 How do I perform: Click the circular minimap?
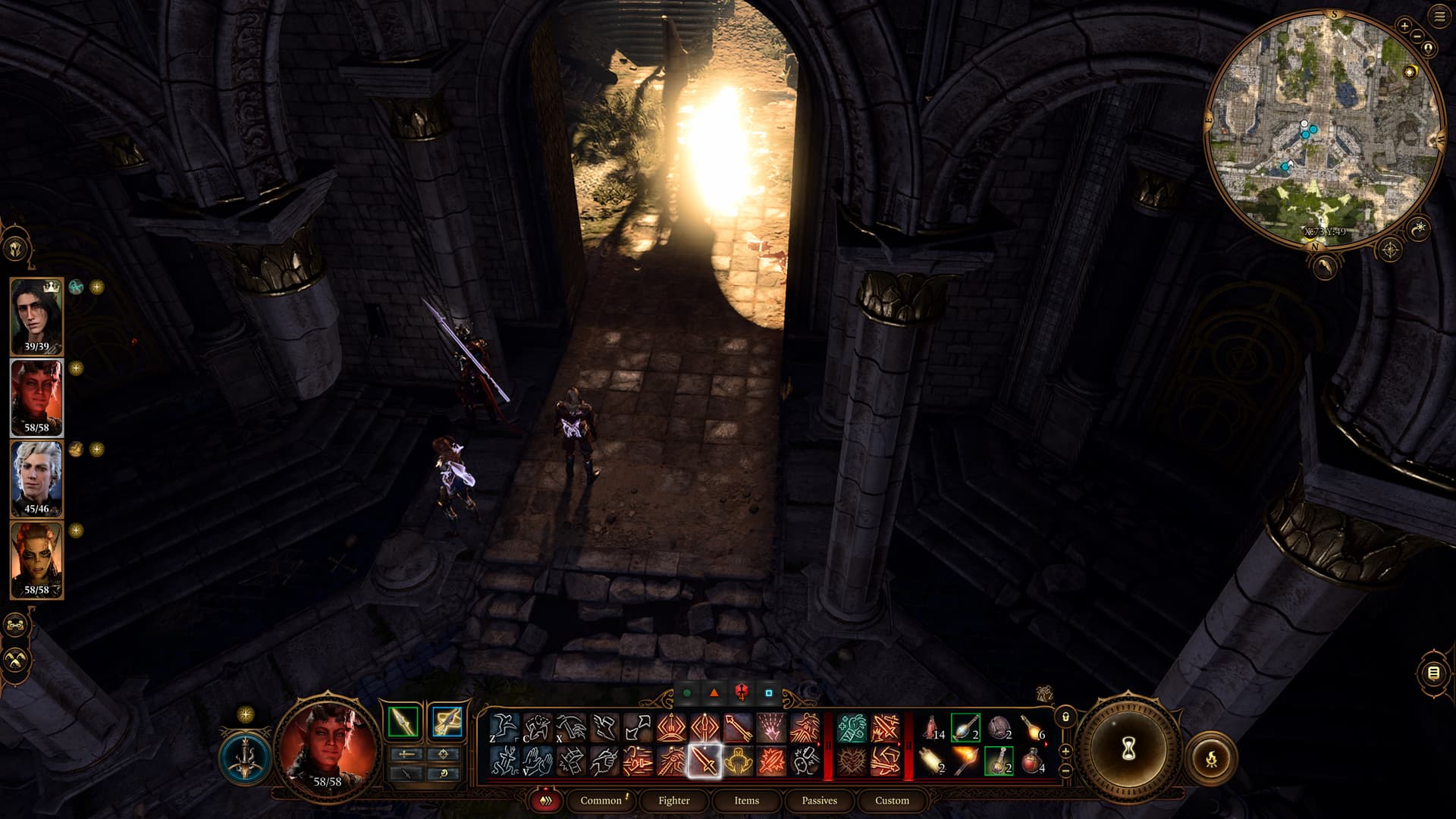click(1323, 129)
